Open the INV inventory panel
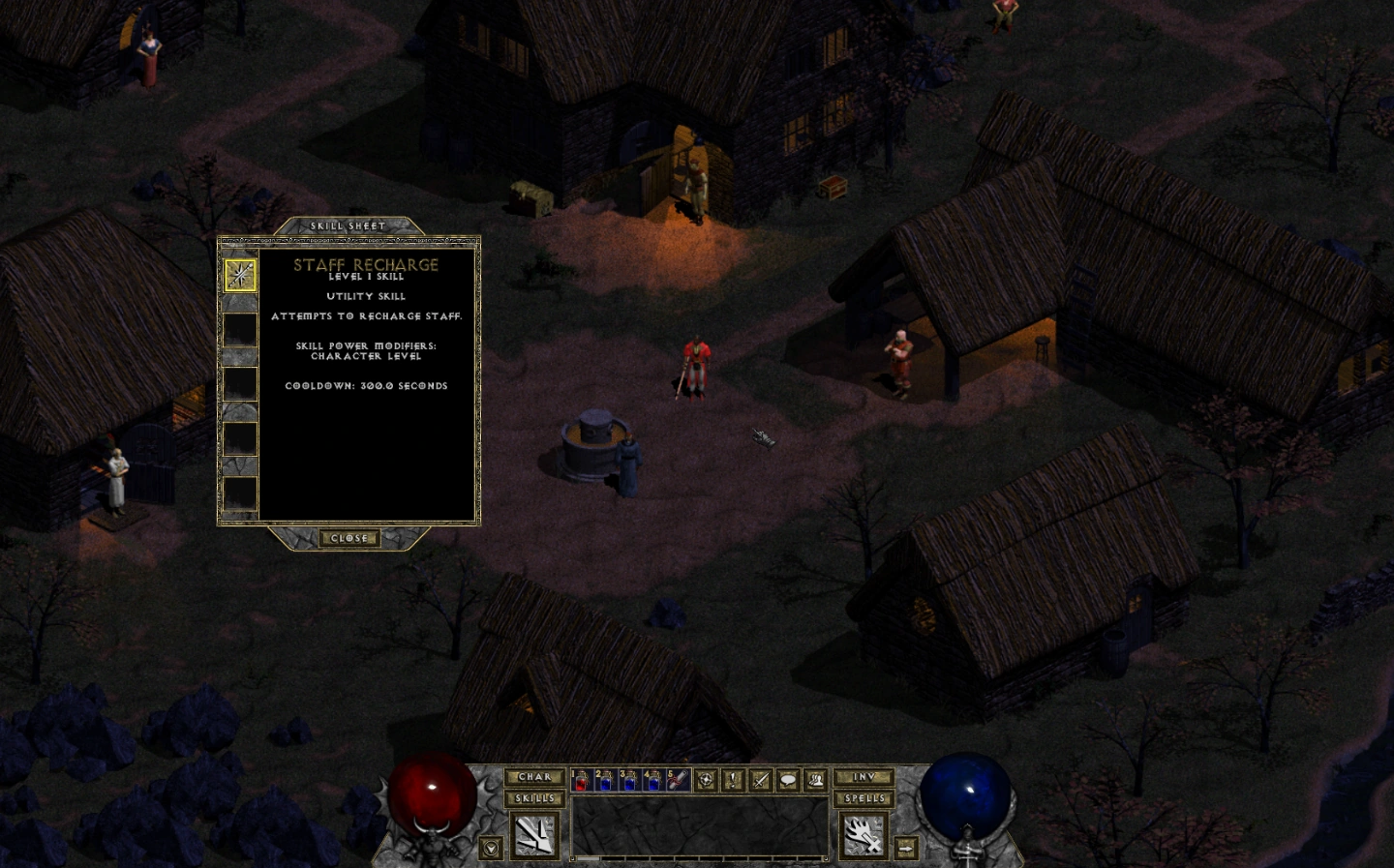The height and width of the screenshot is (868, 1394). [864, 777]
